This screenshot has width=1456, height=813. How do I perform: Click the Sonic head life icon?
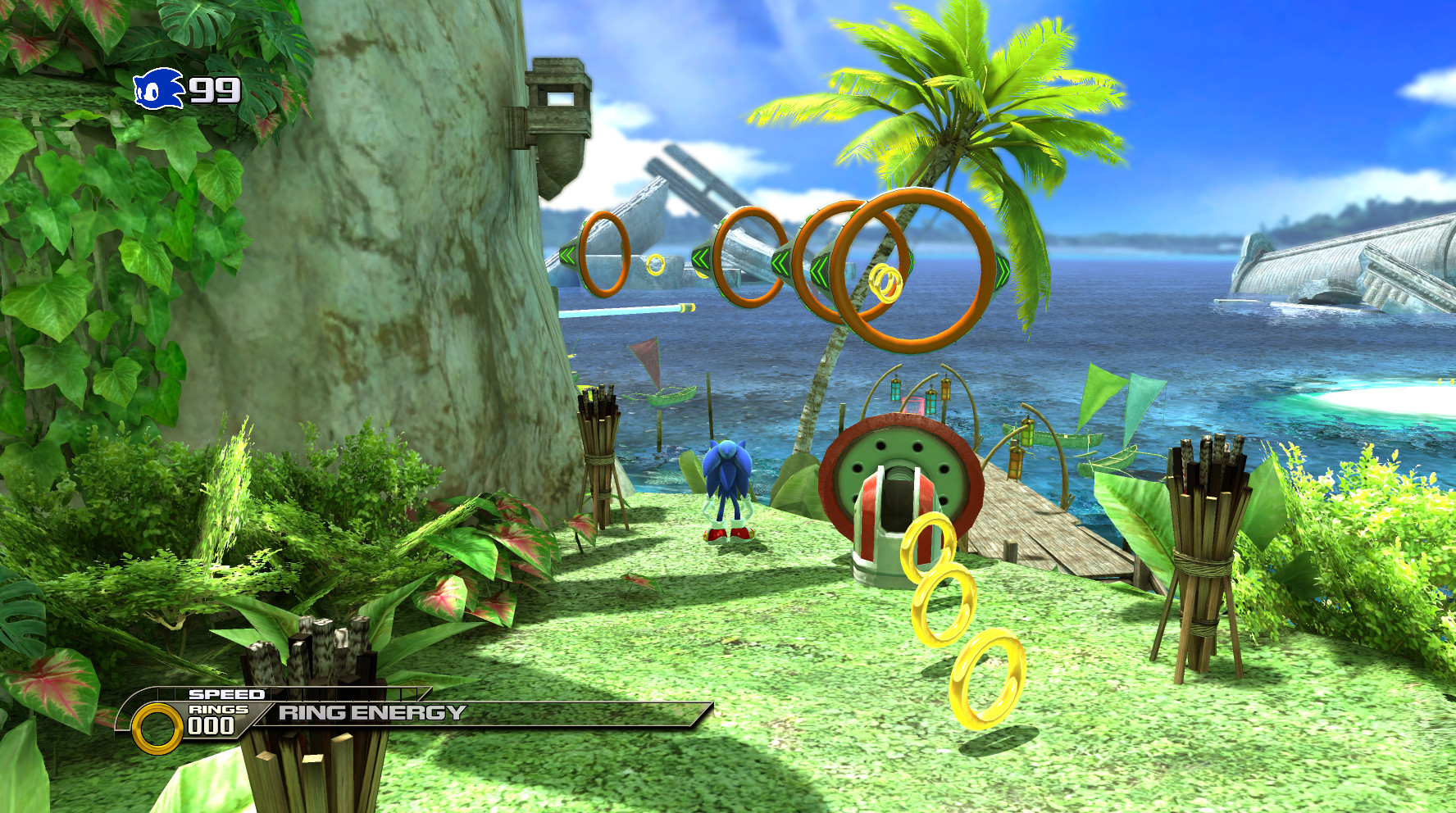[158, 90]
